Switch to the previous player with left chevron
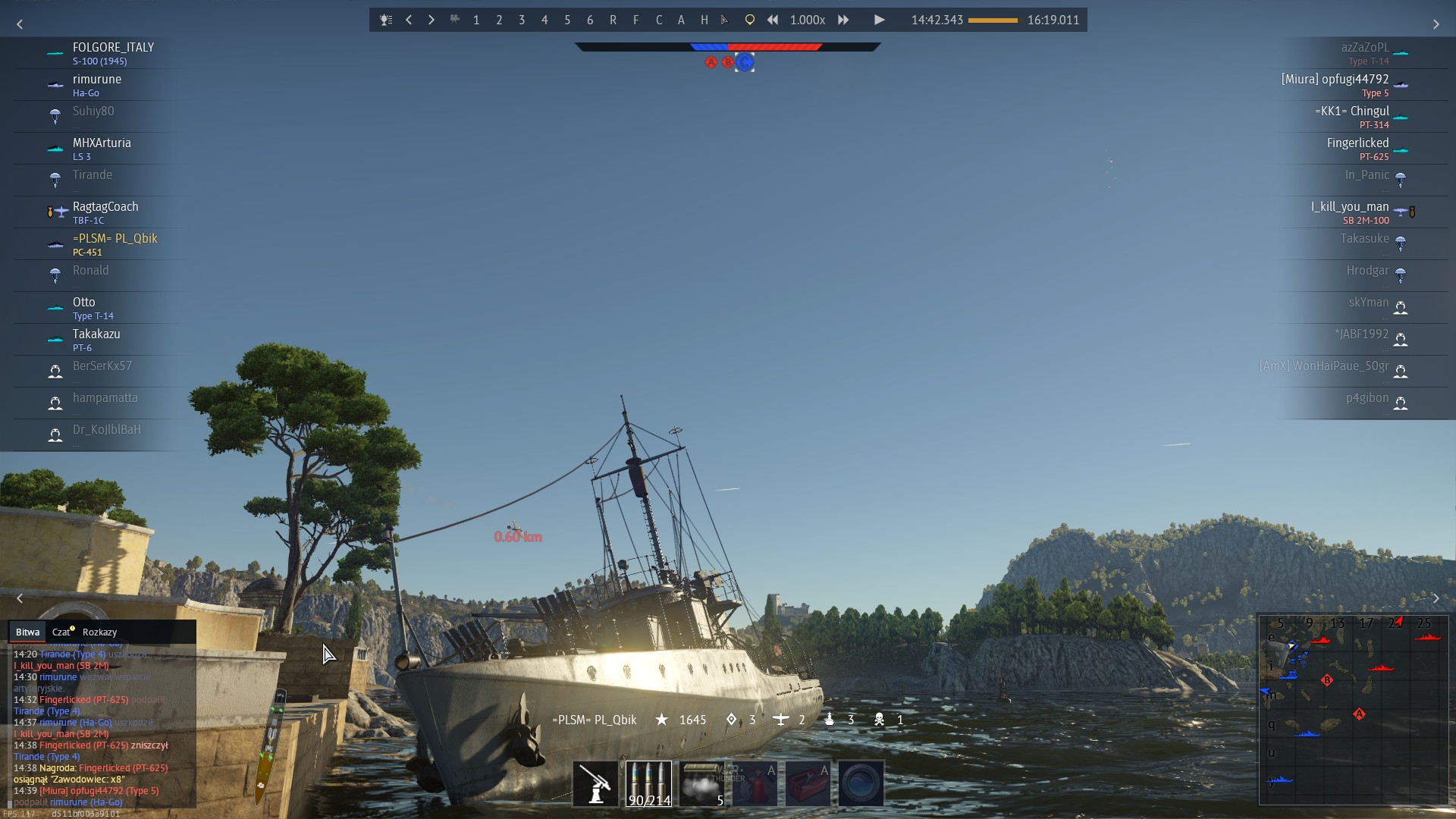 click(409, 20)
